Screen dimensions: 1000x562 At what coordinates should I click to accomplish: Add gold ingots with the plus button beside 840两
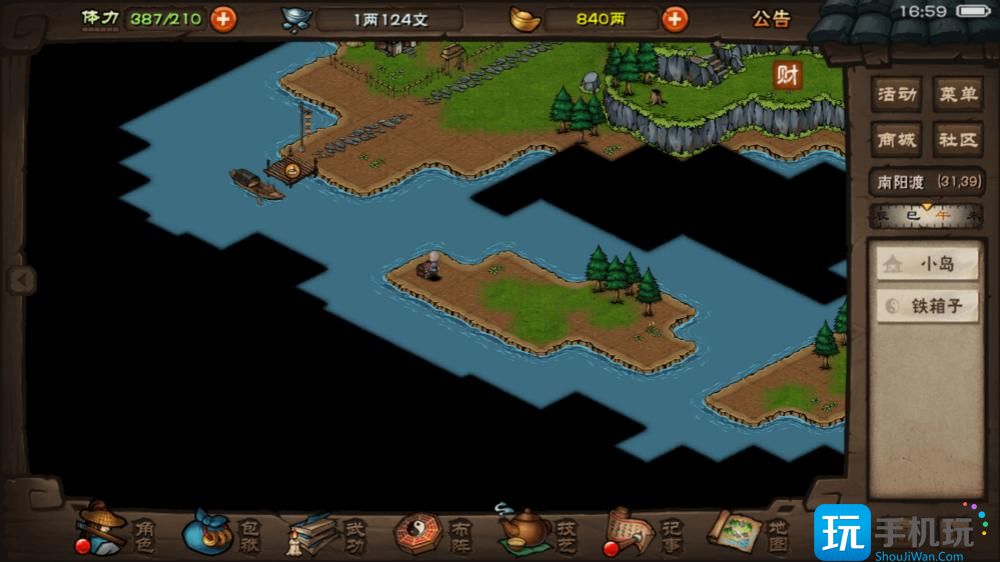pos(675,18)
